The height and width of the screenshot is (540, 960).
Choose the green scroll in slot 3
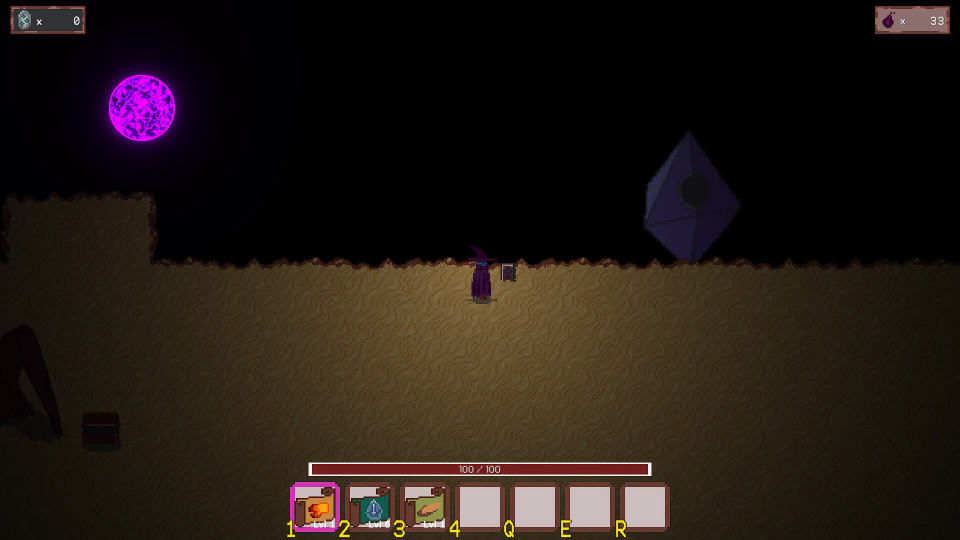pos(426,507)
